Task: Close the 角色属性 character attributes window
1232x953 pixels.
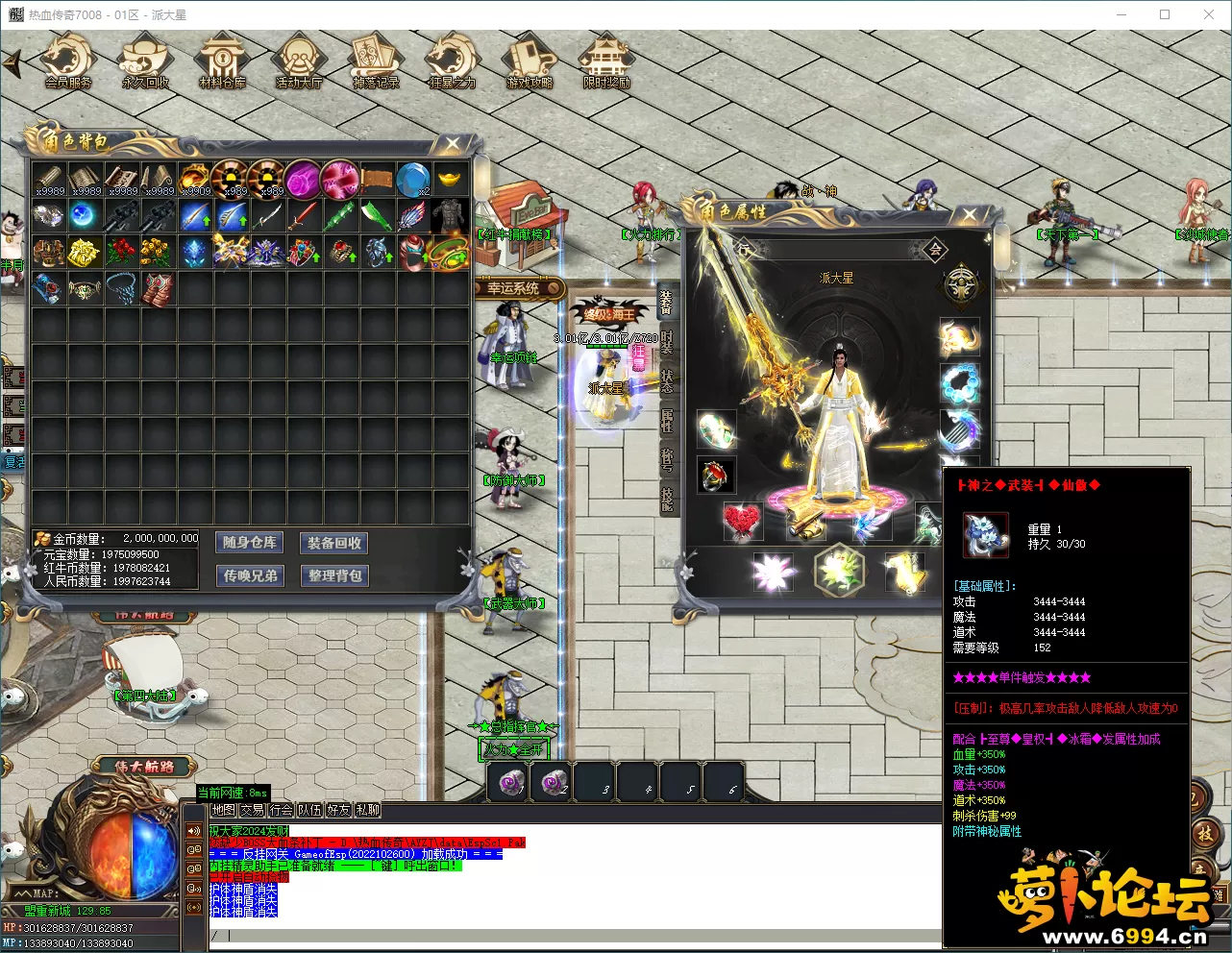Action: 969,215
